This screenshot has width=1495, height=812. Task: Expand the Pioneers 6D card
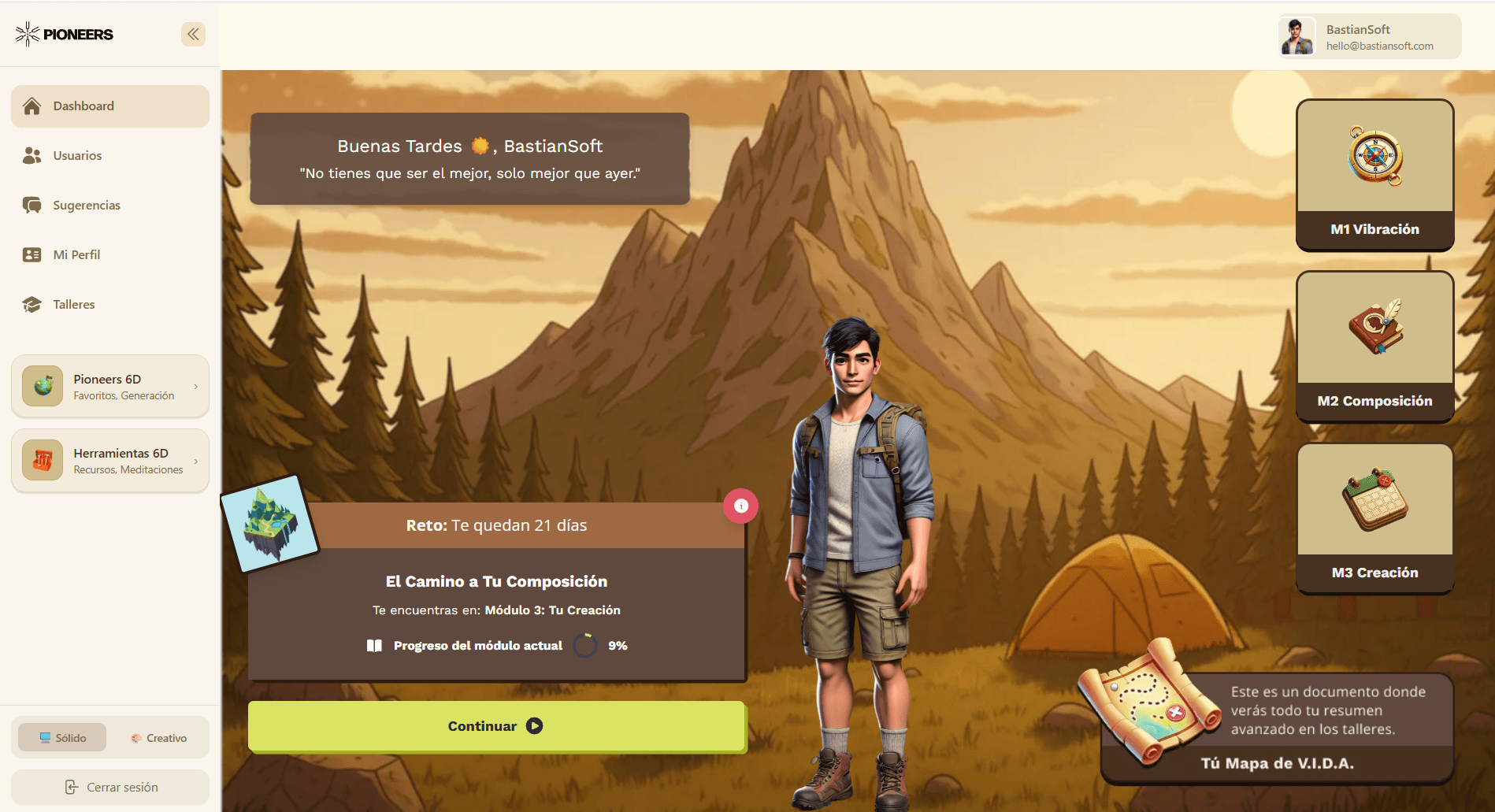pyautogui.click(x=195, y=386)
